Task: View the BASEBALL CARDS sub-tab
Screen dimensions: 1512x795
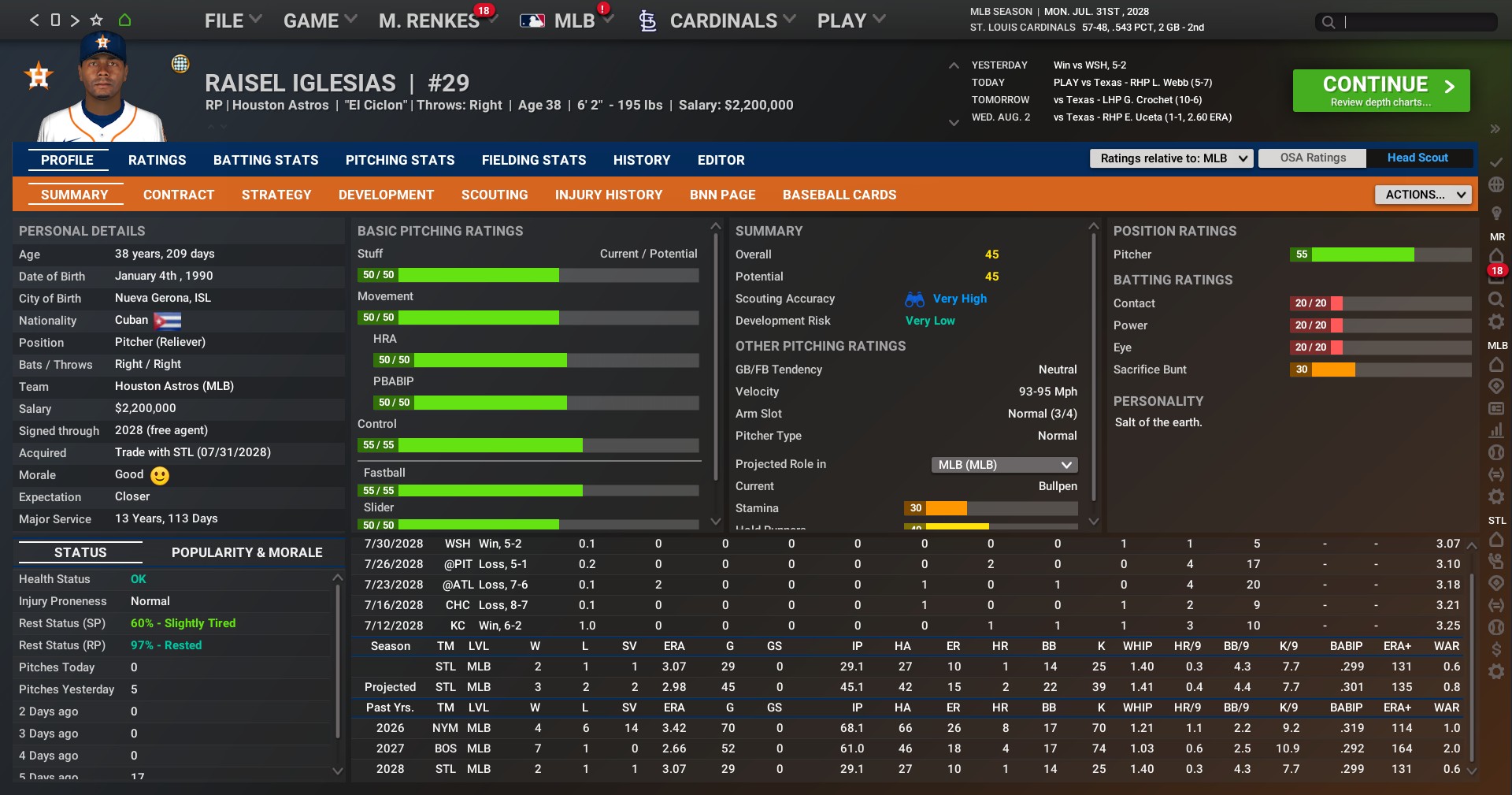Action: [x=839, y=195]
